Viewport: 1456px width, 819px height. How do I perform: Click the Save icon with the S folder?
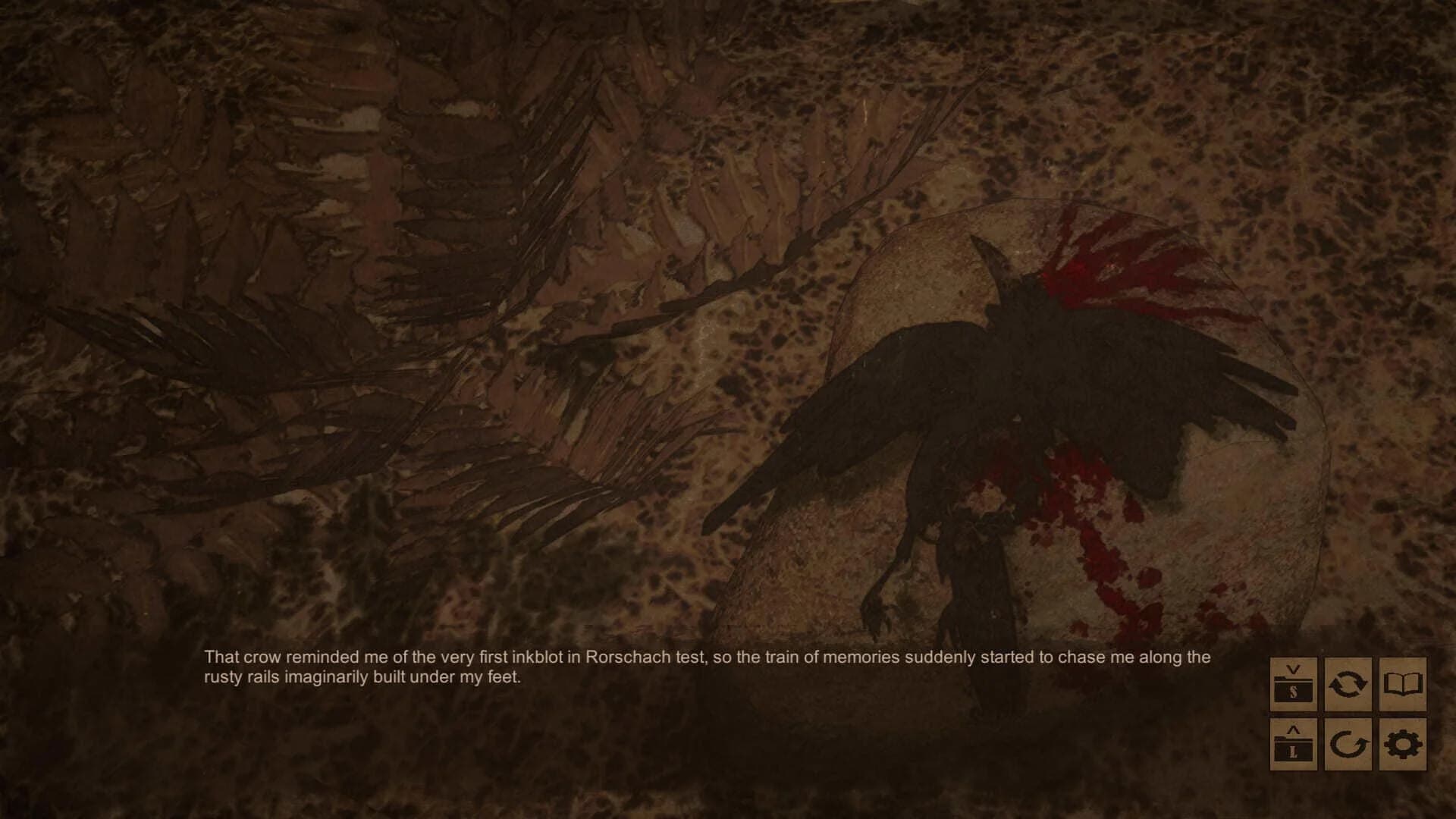[1293, 682]
